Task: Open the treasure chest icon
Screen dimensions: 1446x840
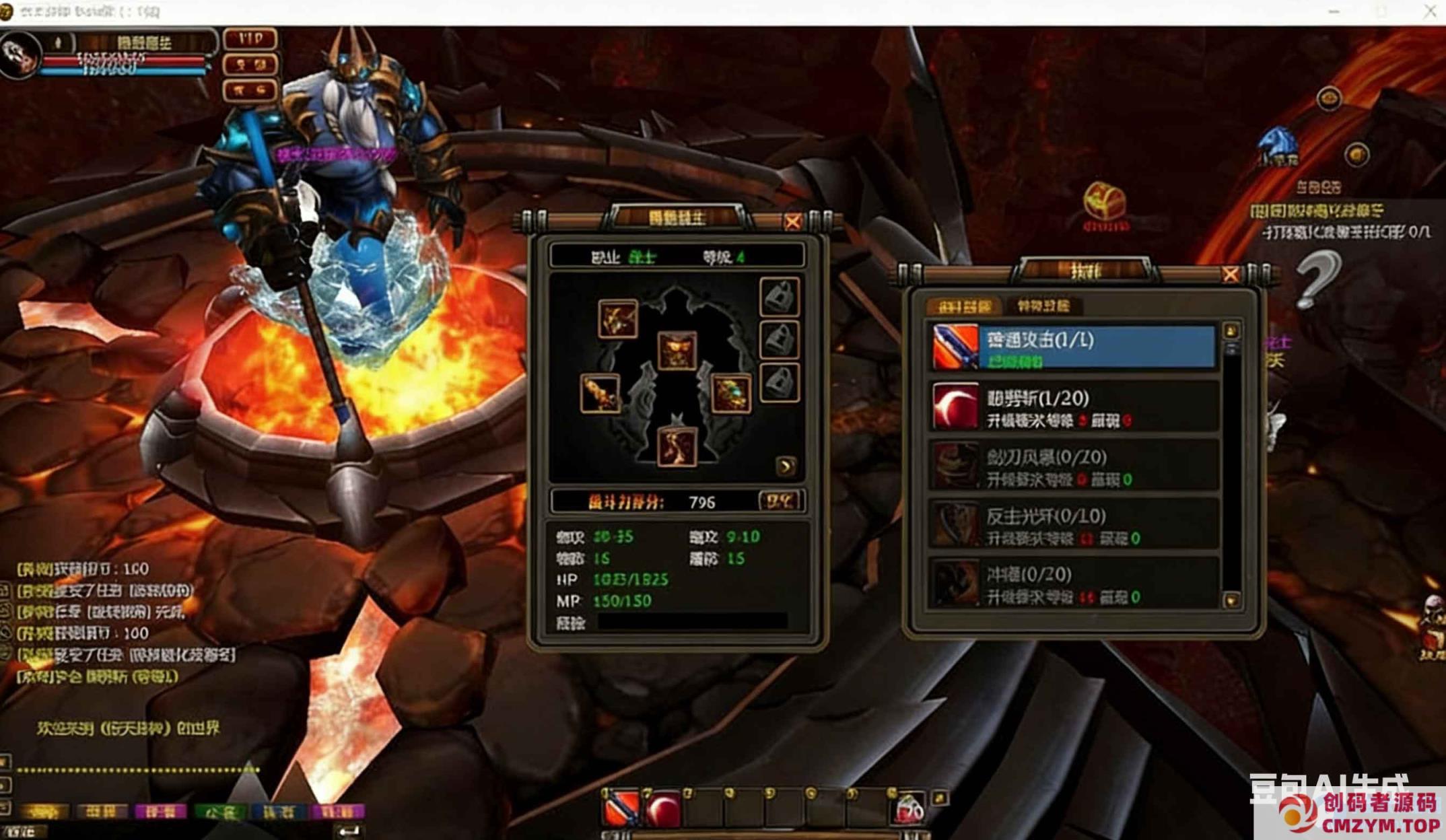Action: pyautogui.click(x=1105, y=203)
